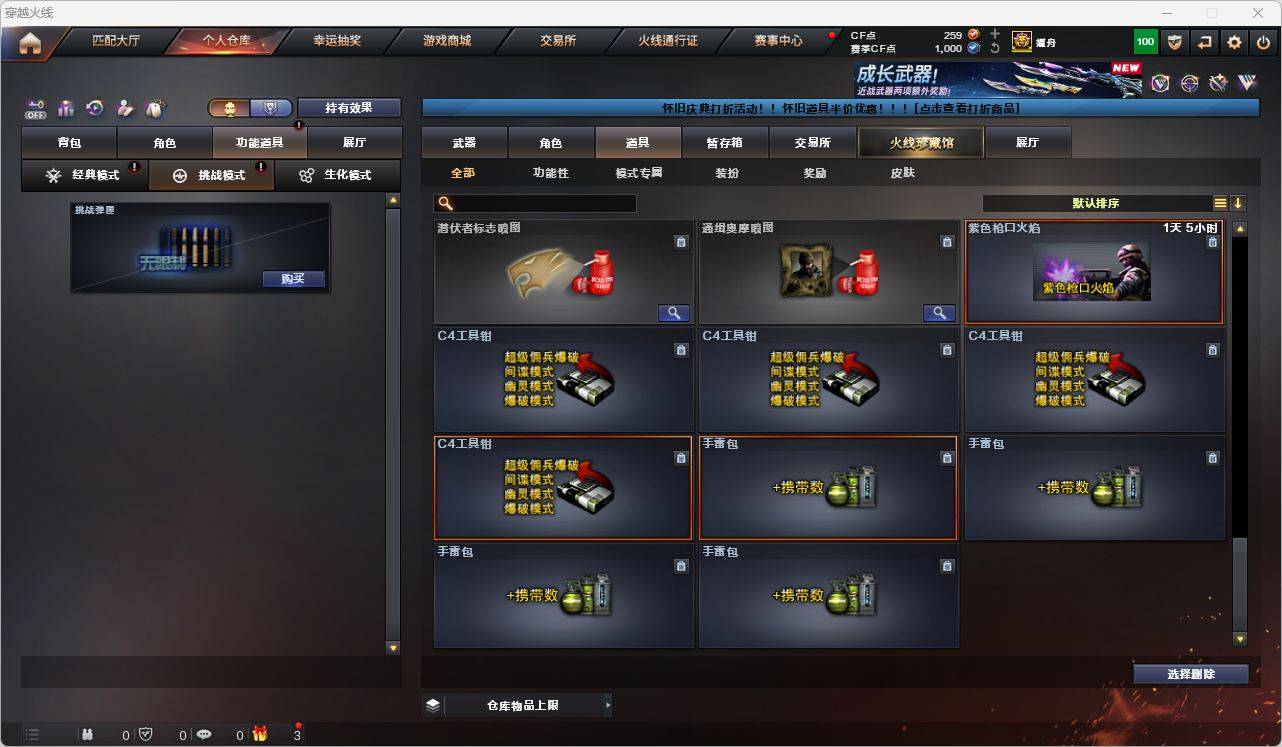This screenshot has width=1282, height=747.
Task: Click the 选择删除 button at bottom right
Action: coord(1190,674)
